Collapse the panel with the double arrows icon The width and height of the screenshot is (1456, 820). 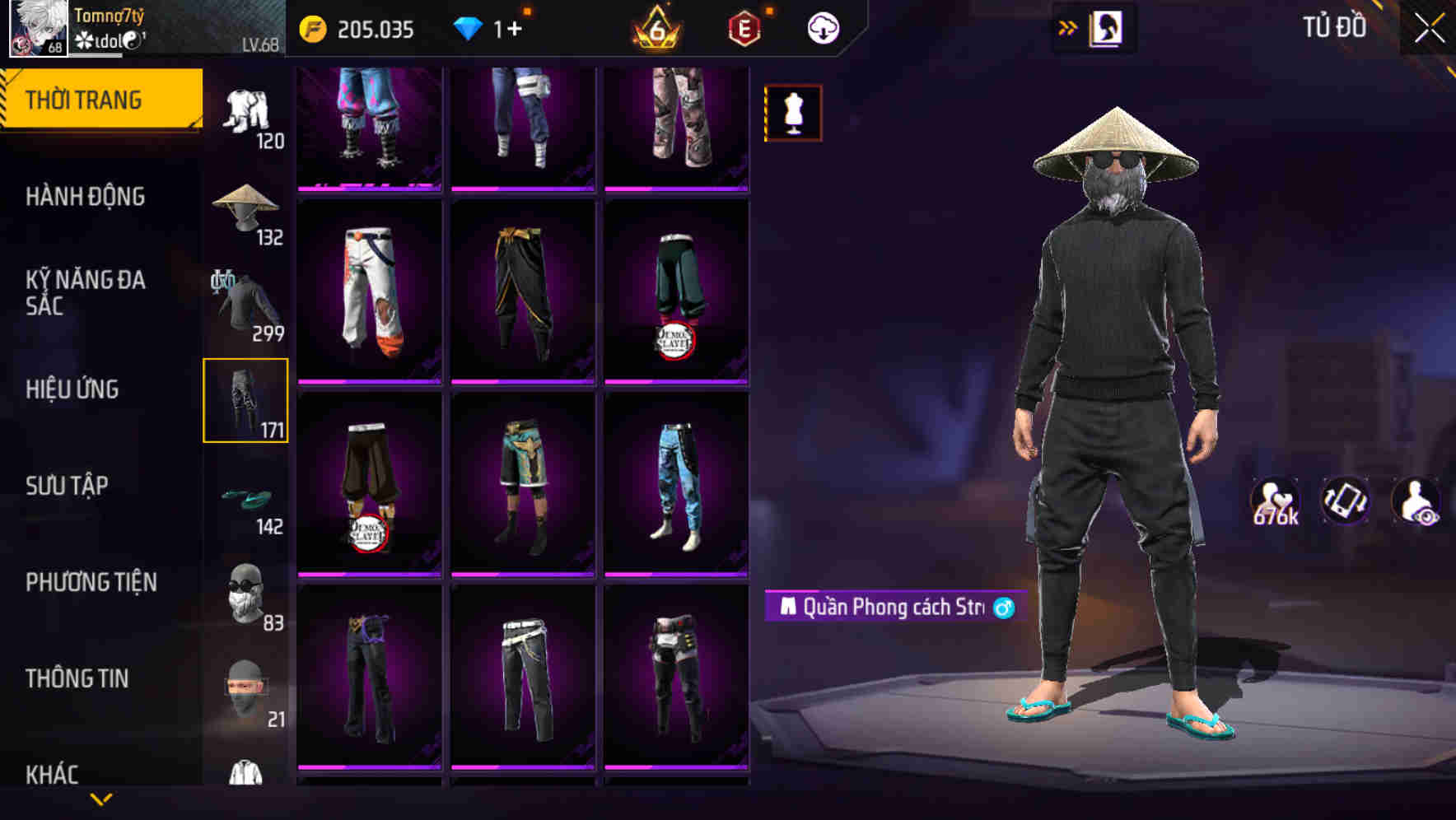(1069, 26)
